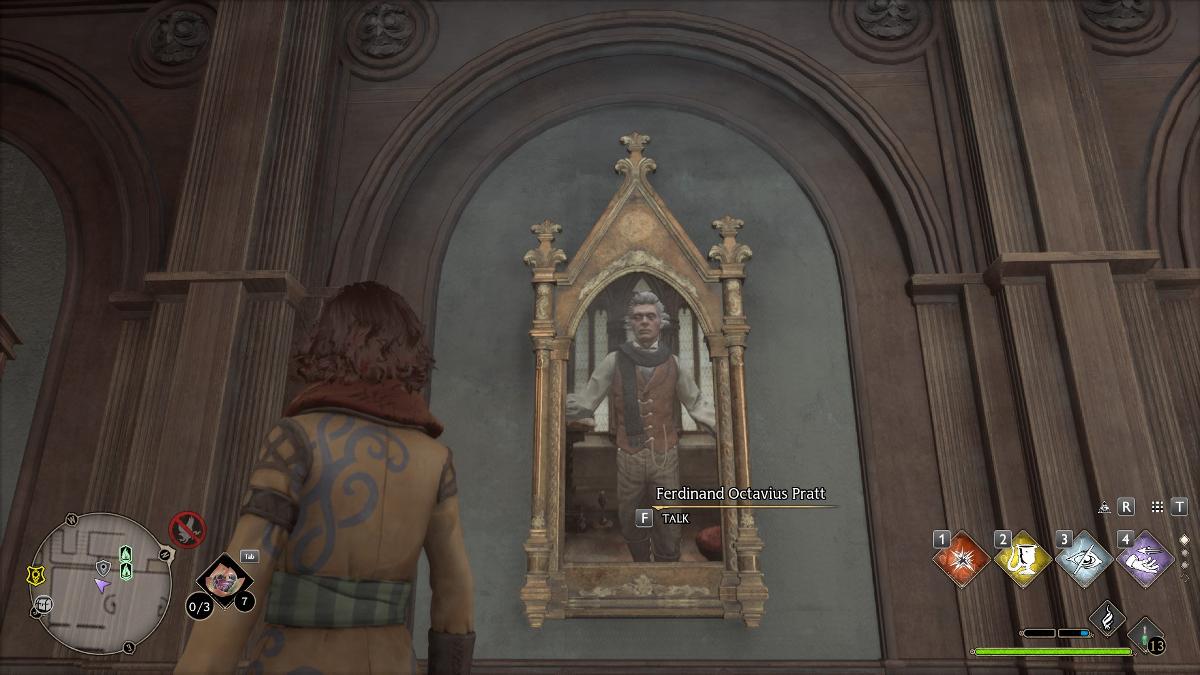Click the spell-set grid icon

[x=1157, y=507]
